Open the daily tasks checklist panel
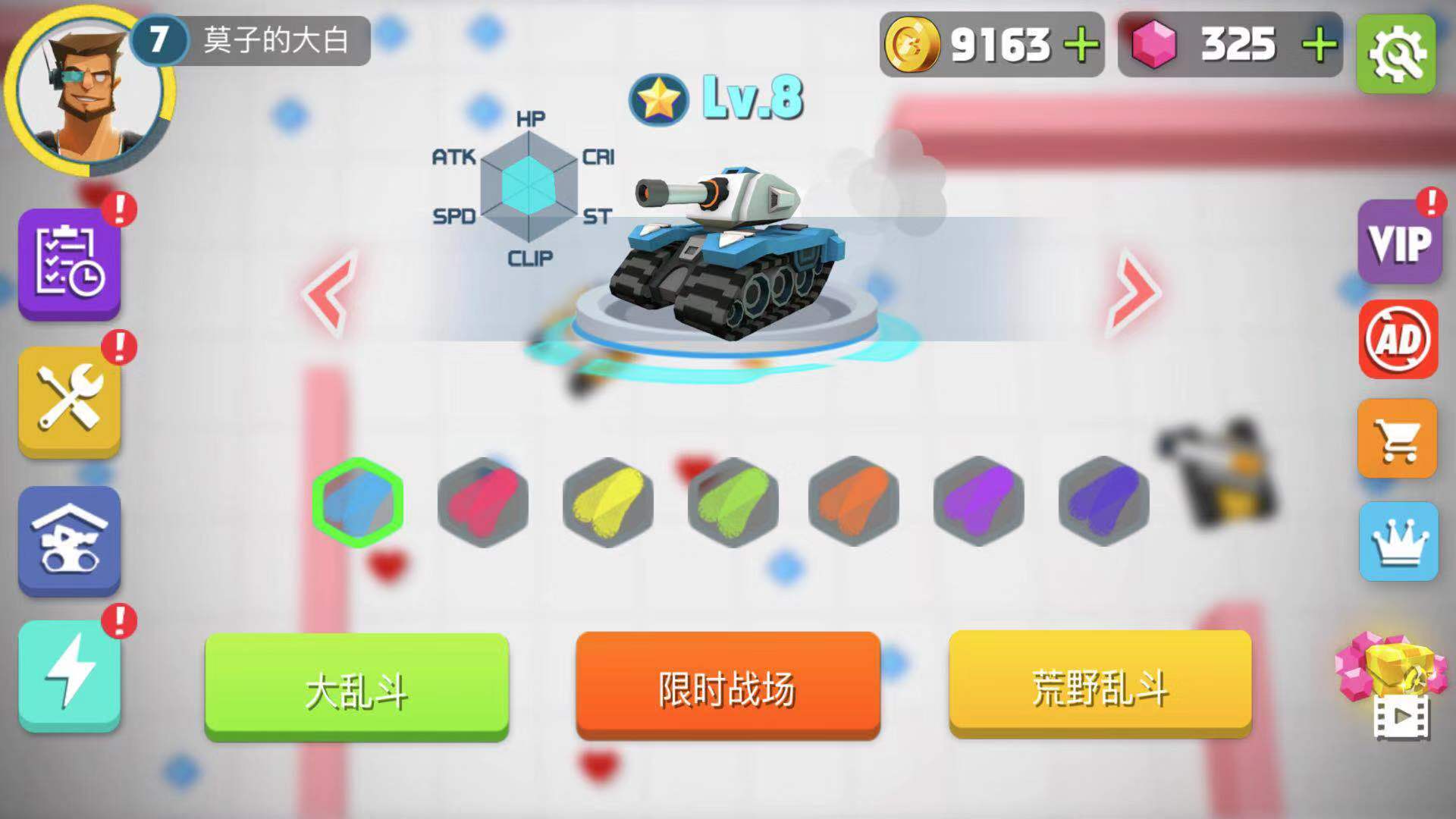 point(70,265)
